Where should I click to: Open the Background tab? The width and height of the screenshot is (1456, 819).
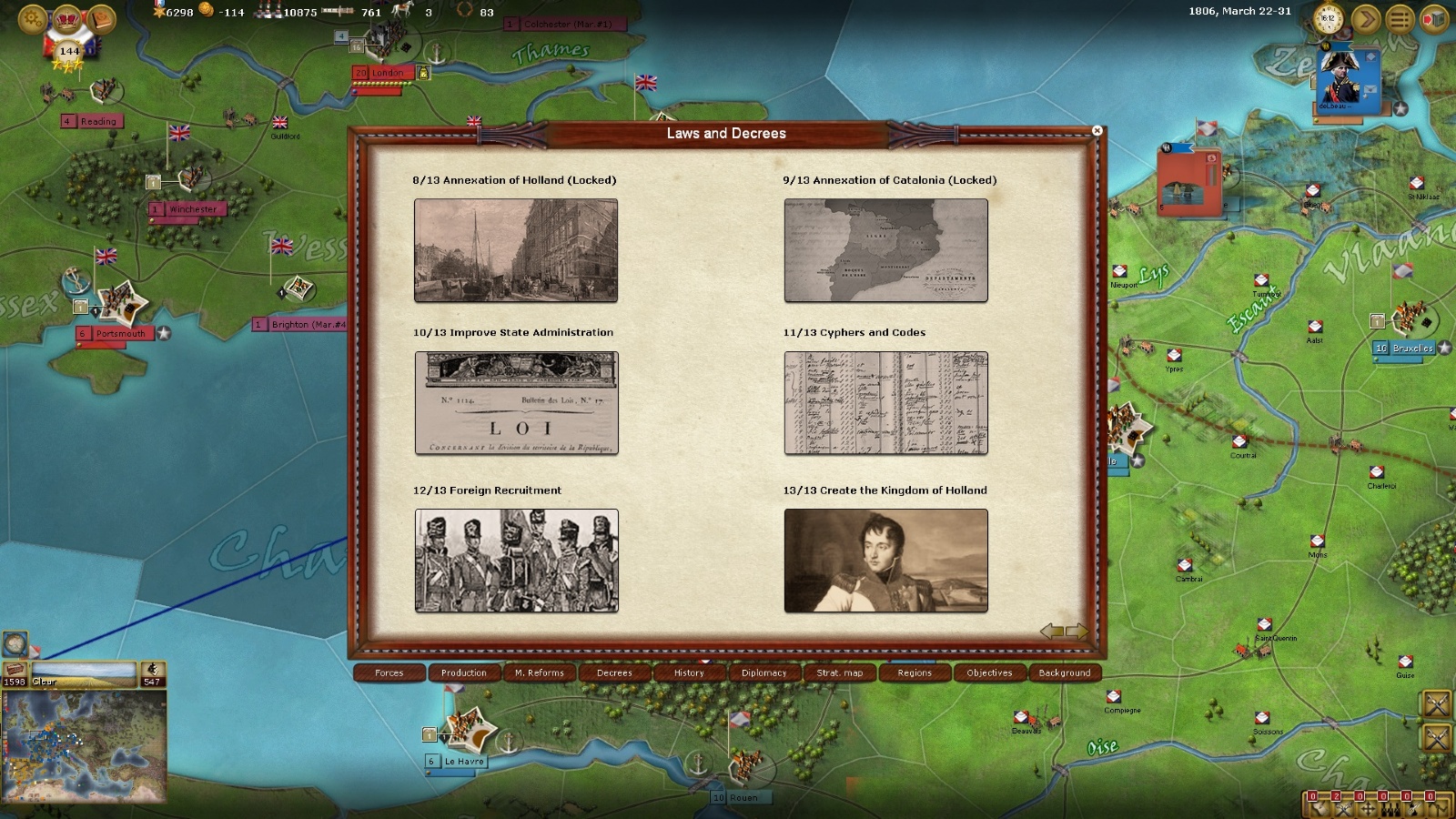tap(1065, 673)
